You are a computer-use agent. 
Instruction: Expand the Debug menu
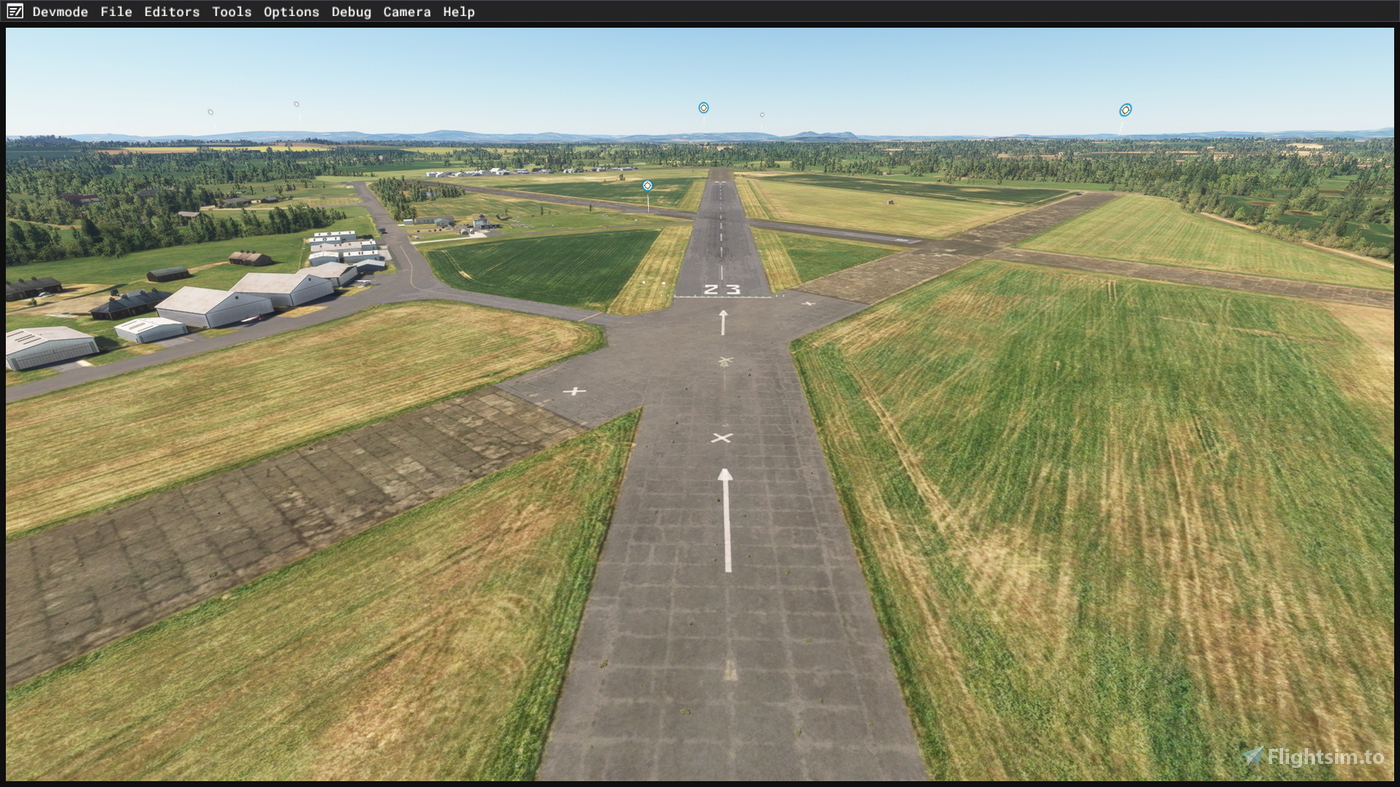(351, 11)
